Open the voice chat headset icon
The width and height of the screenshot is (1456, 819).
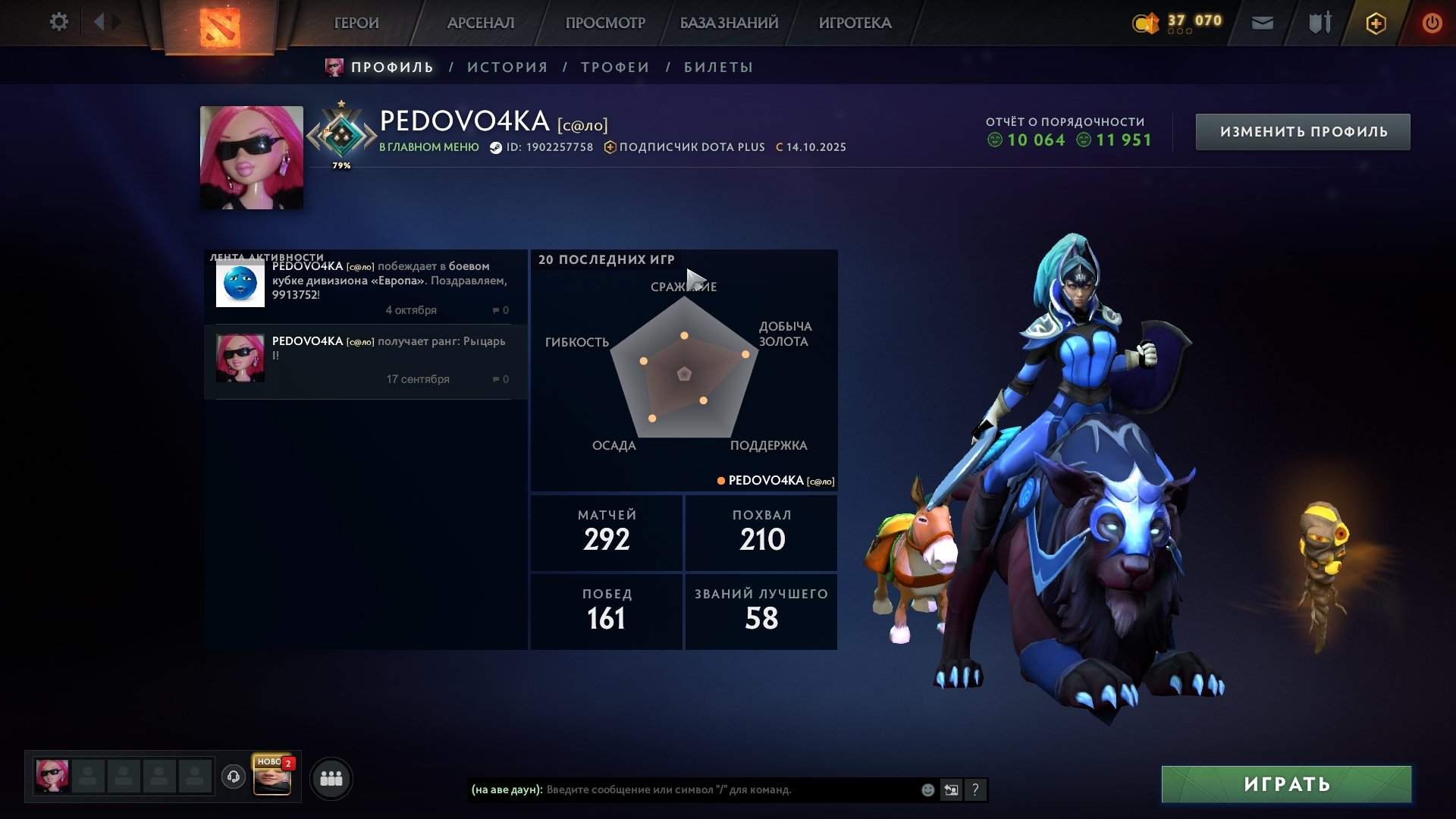233,777
